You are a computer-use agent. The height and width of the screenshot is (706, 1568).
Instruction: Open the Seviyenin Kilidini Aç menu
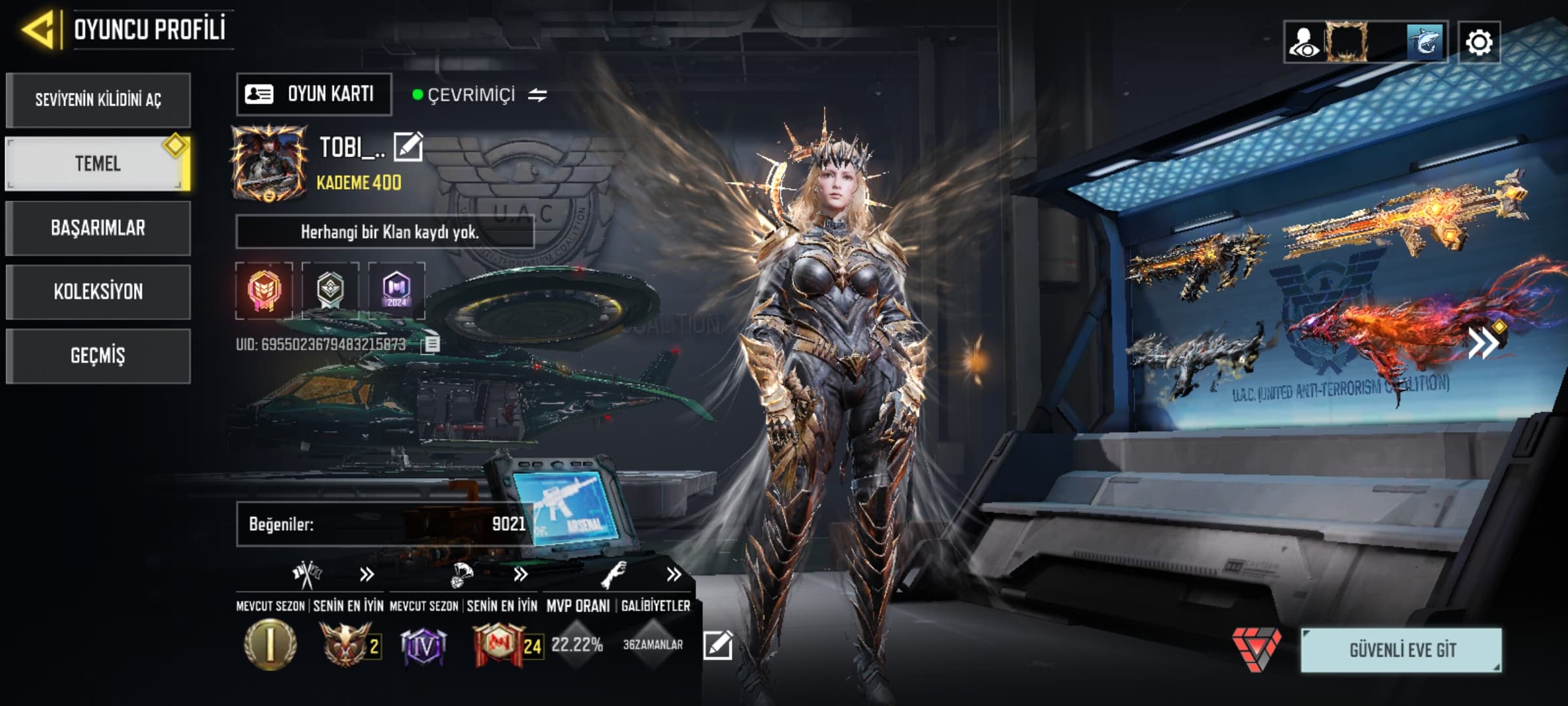98,100
